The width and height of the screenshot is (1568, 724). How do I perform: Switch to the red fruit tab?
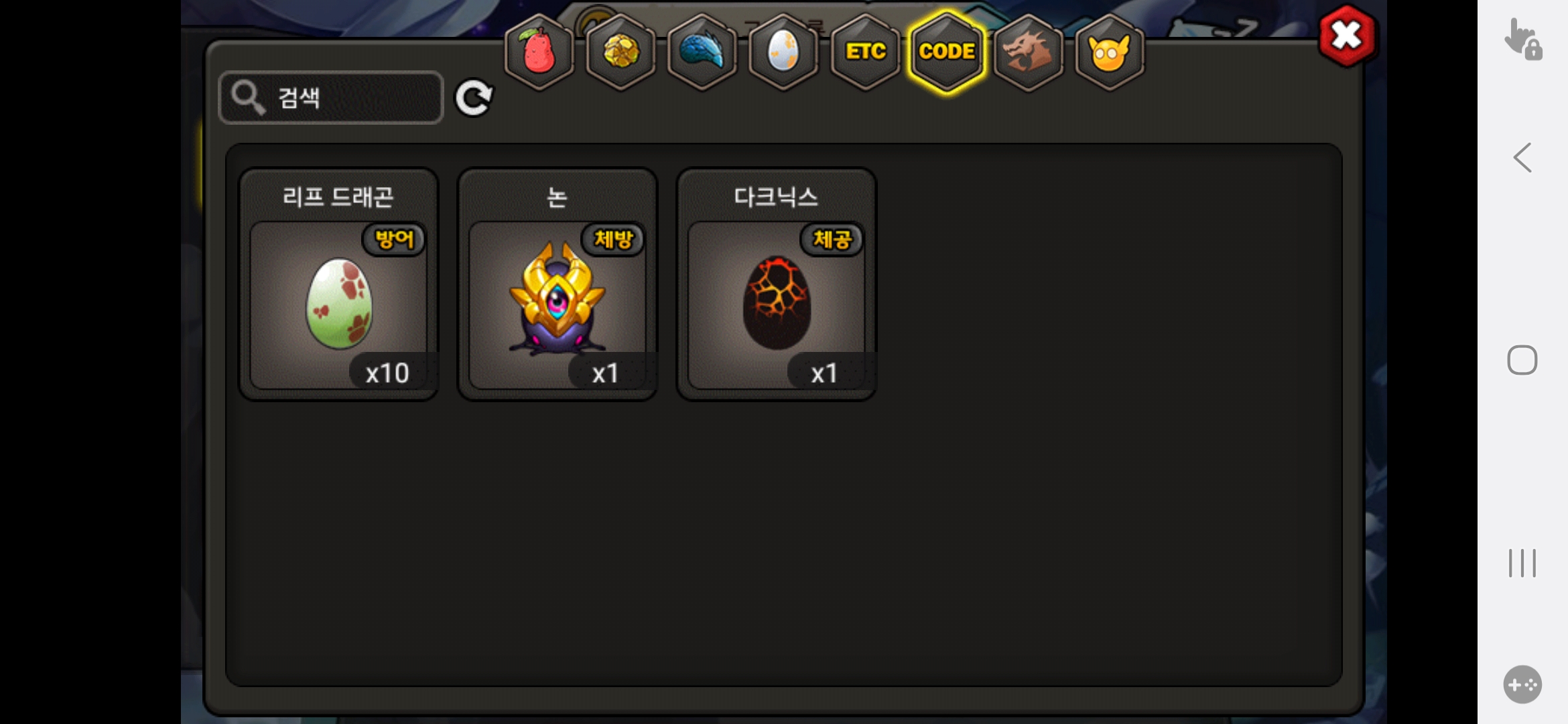coord(539,52)
